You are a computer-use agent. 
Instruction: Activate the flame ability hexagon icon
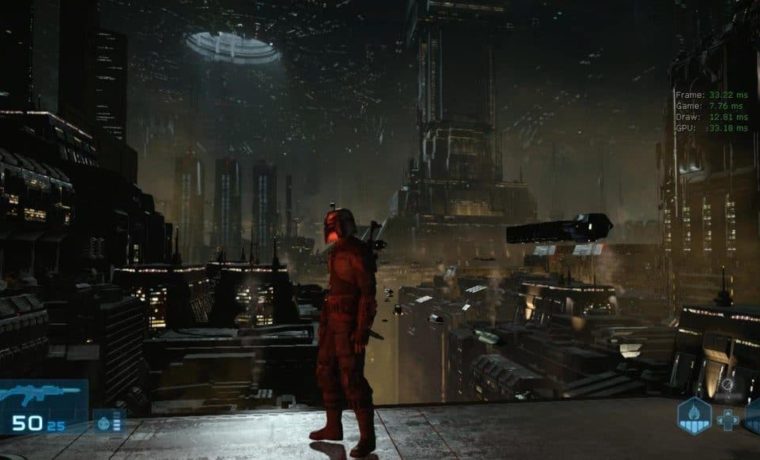694,415
